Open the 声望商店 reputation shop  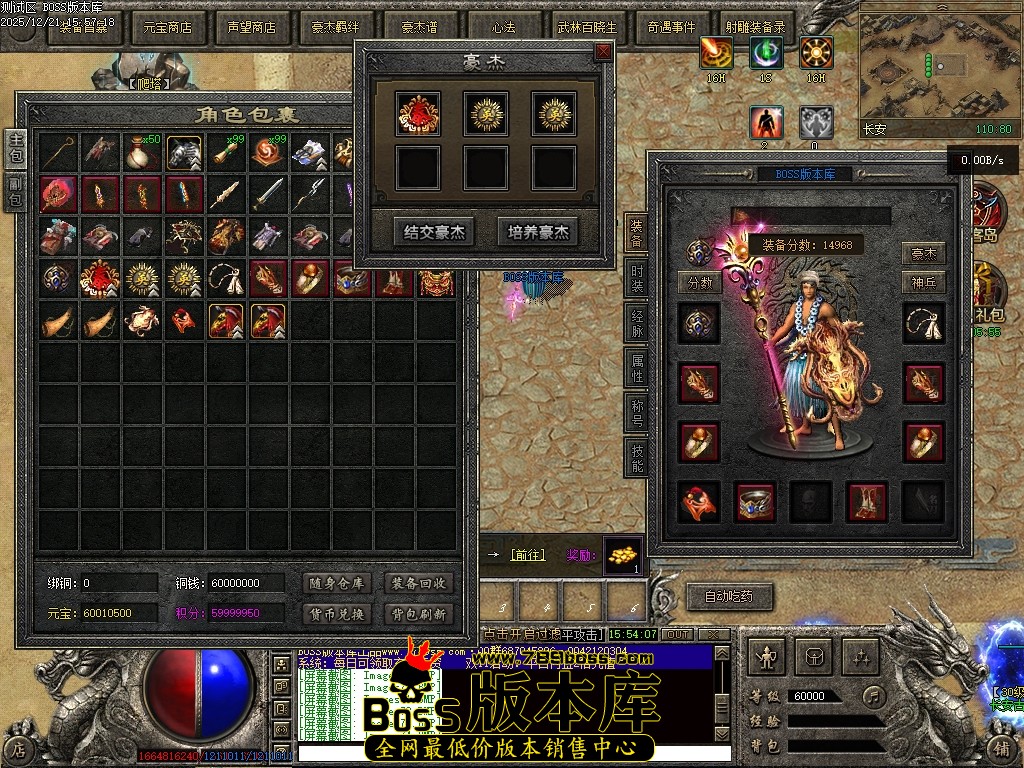click(252, 27)
